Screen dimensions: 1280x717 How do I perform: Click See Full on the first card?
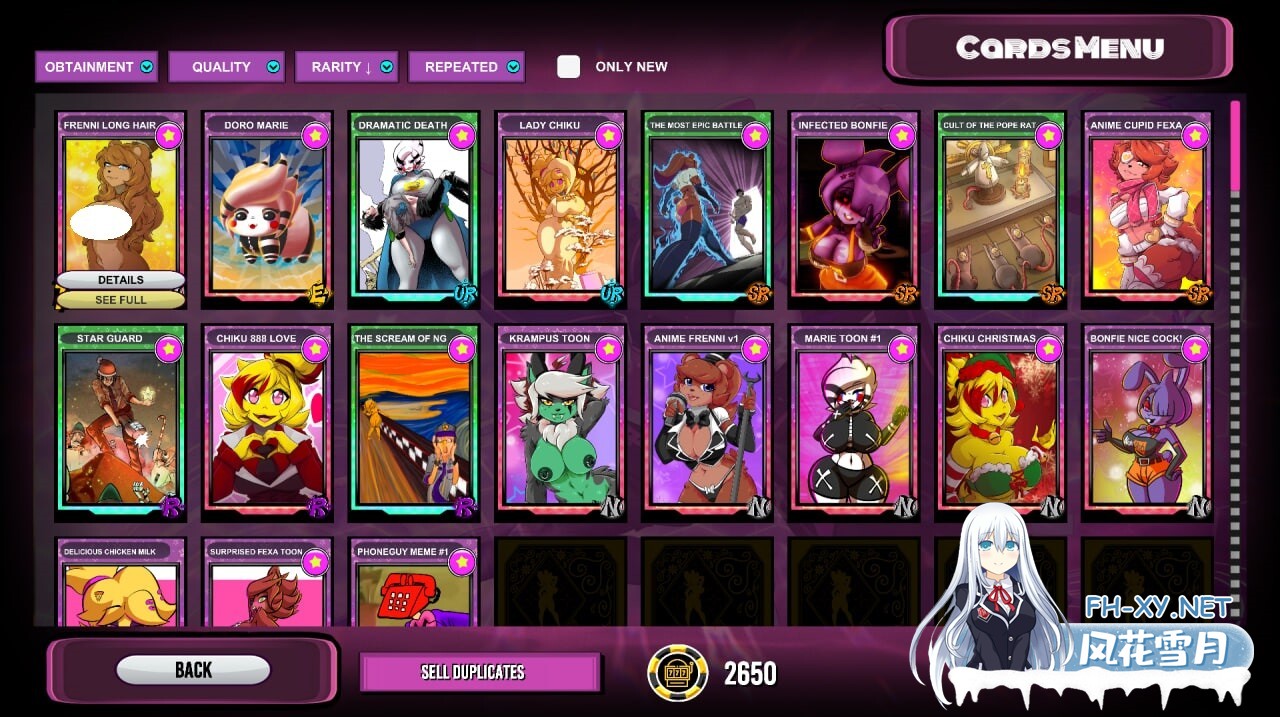[121, 300]
